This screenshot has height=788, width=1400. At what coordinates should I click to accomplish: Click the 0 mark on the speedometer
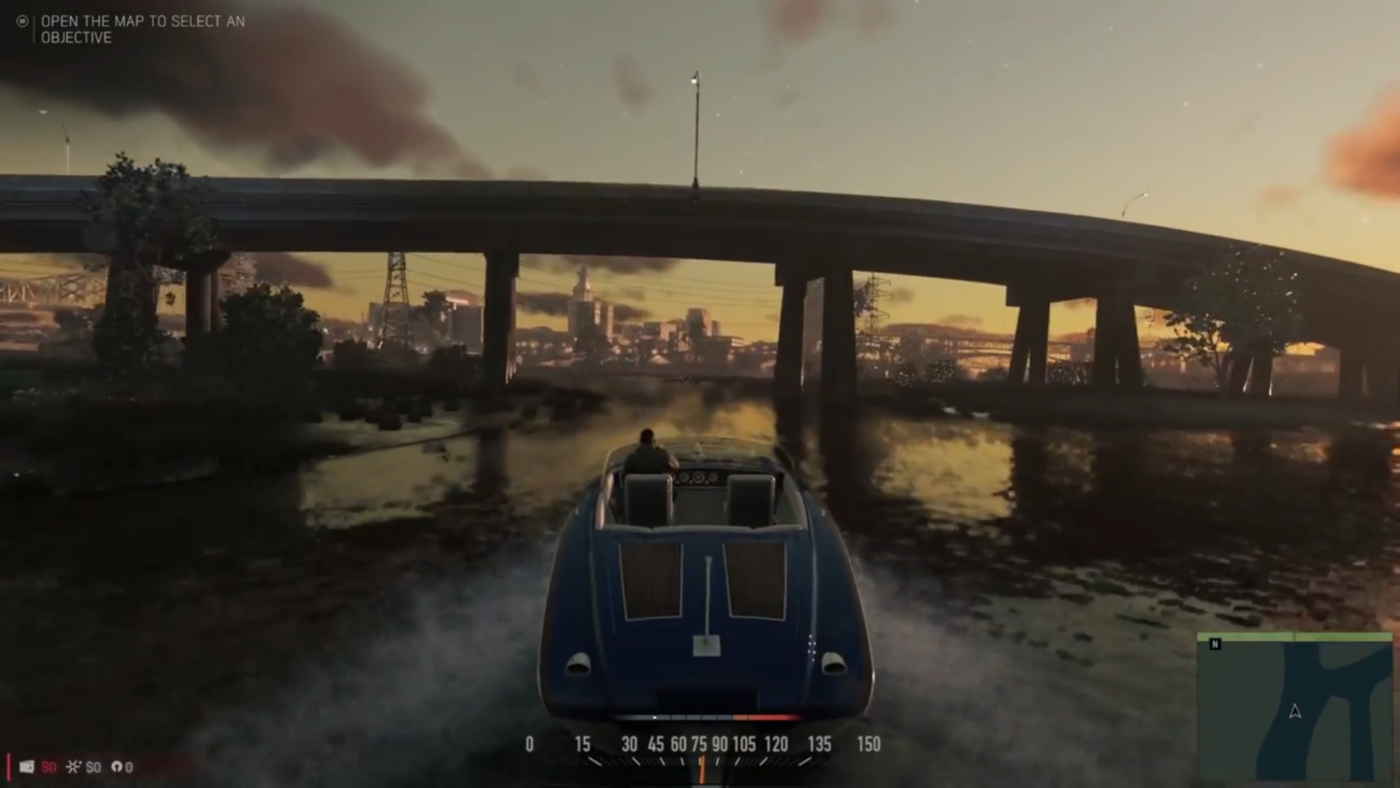[529, 744]
